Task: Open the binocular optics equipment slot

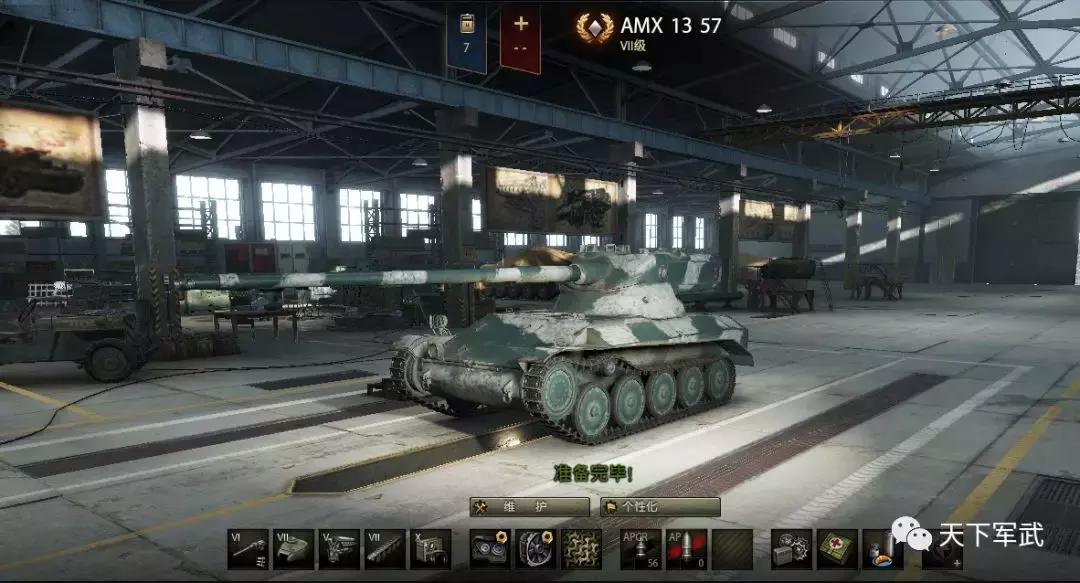Action: pyautogui.click(x=490, y=549)
